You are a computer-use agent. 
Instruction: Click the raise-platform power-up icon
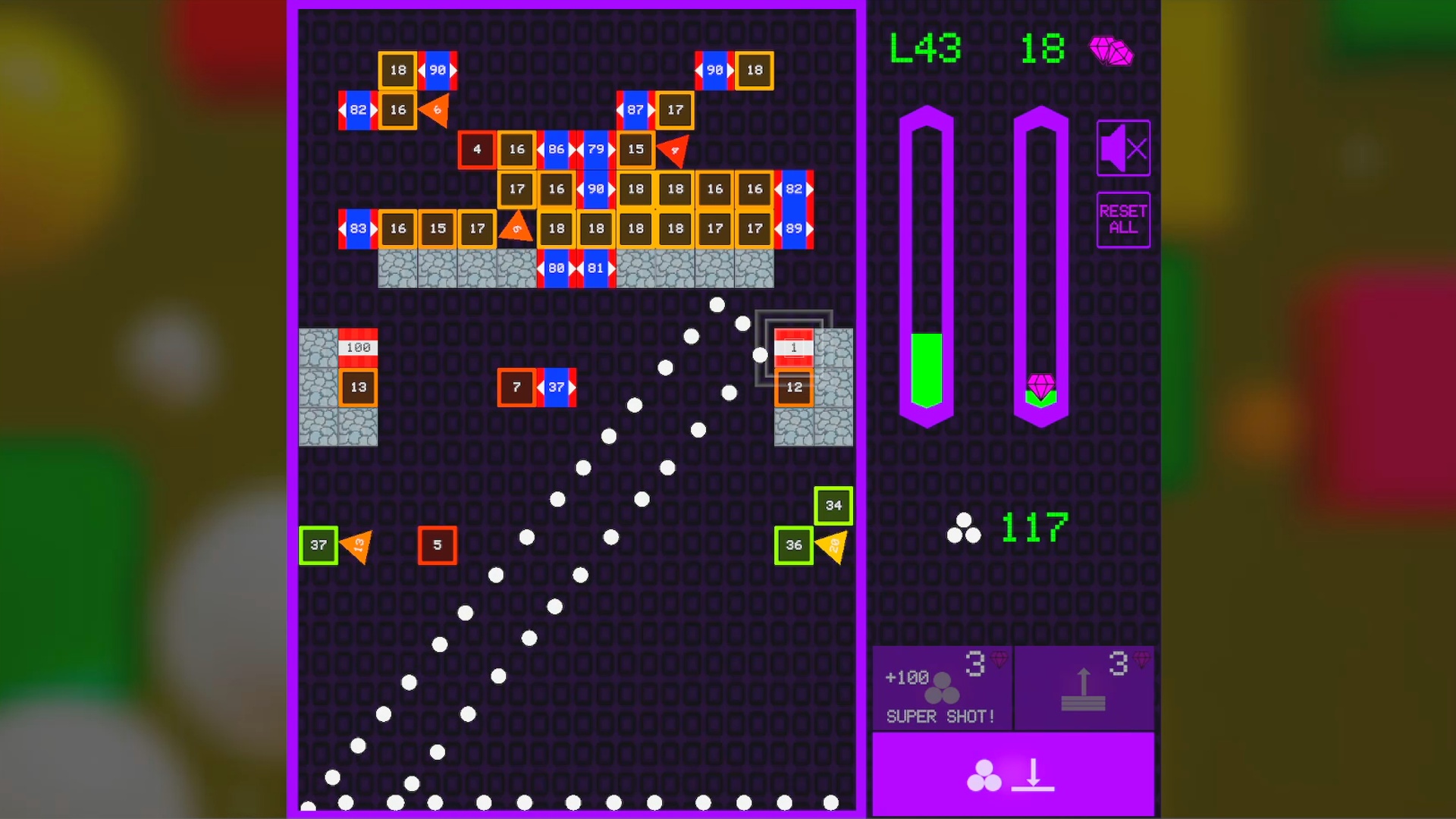point(1084,690)
